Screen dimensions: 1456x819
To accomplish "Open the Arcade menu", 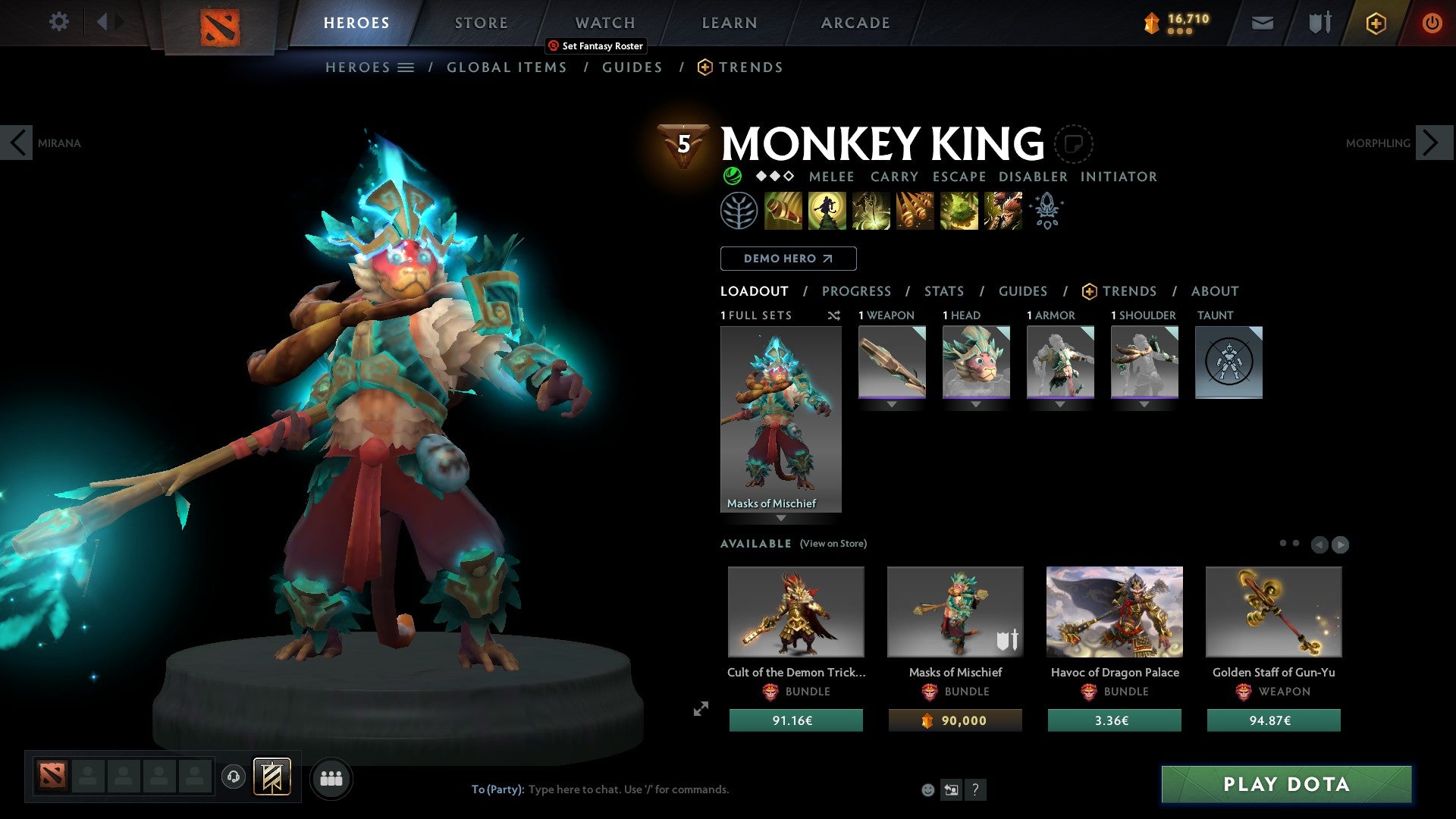I will click(x=855, y=23).
